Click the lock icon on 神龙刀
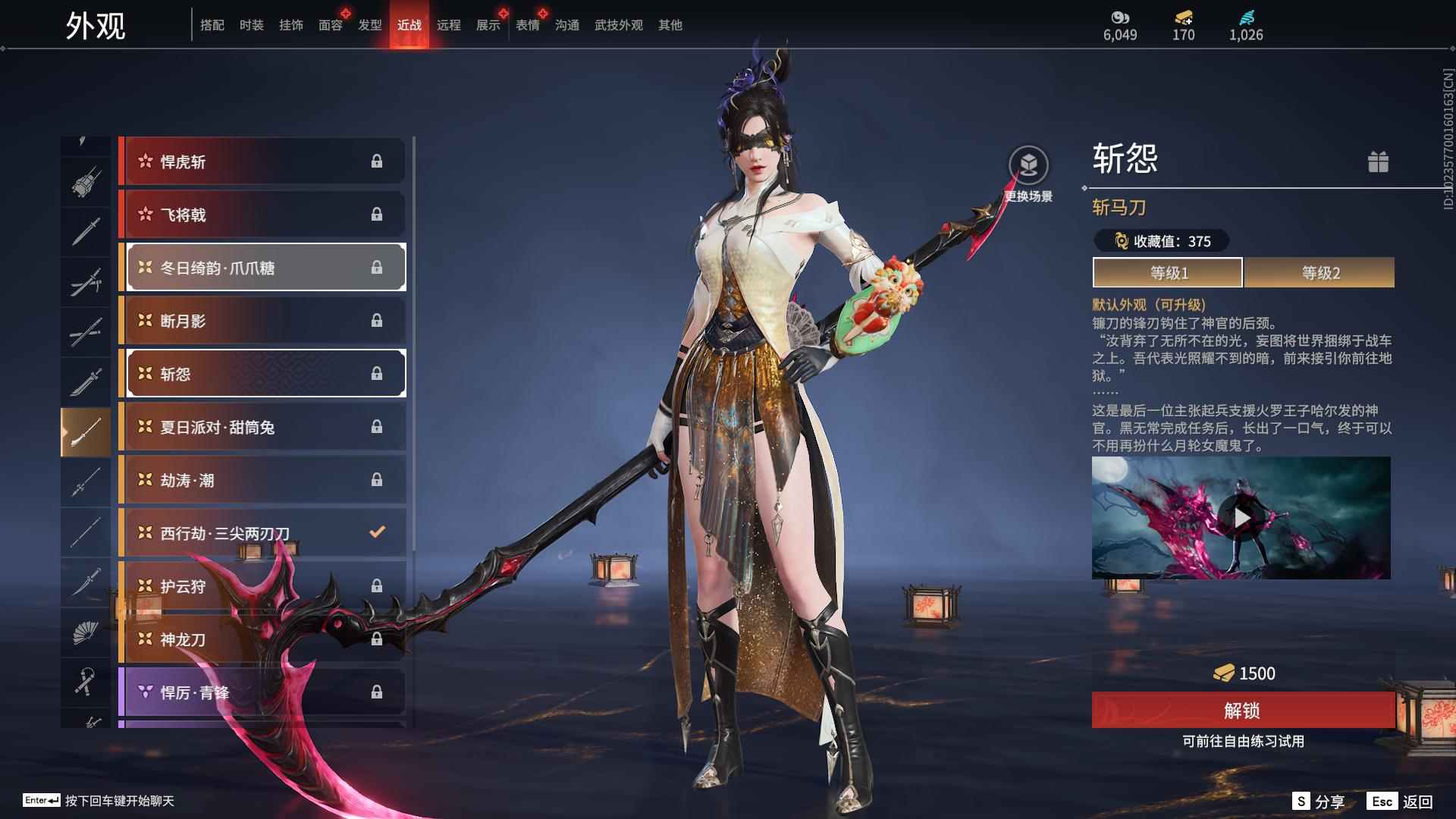The image size is (1456, 819). tap(377, 639)
